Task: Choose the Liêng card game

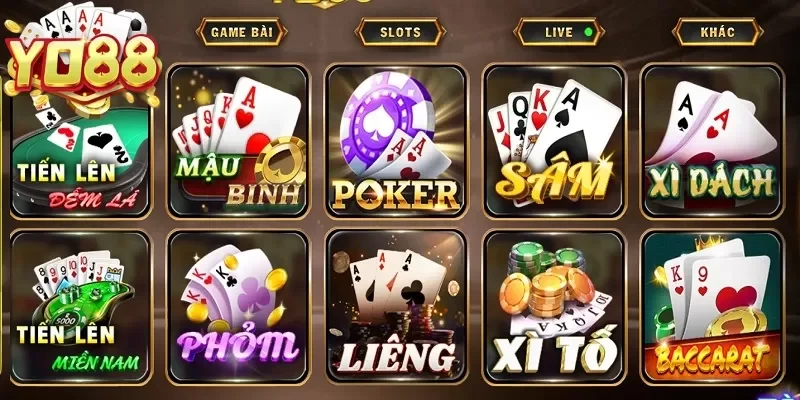Action: coord(396,305)
